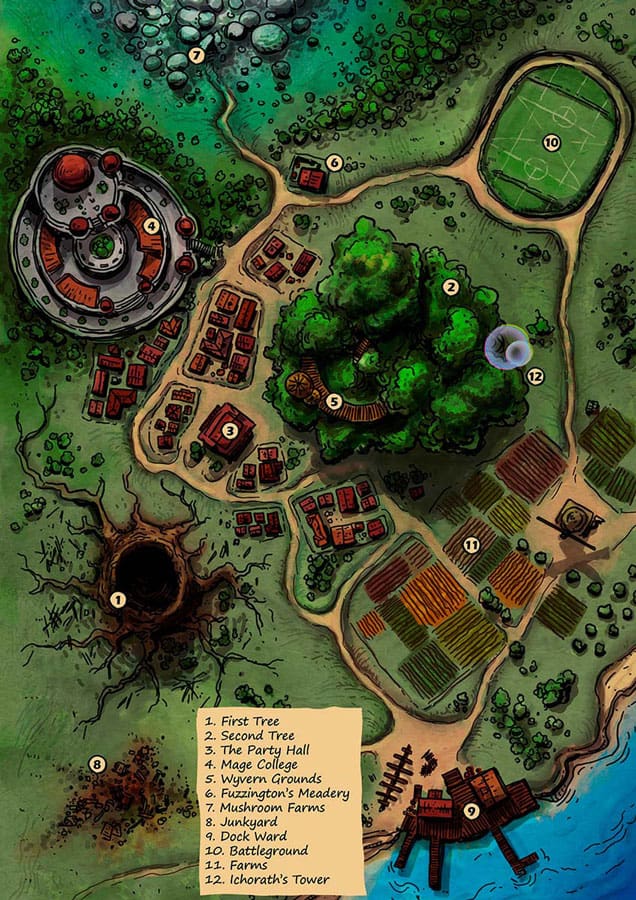636x900 pixels.
Task: Select map marker number 6
Action: tap(334, 162)
